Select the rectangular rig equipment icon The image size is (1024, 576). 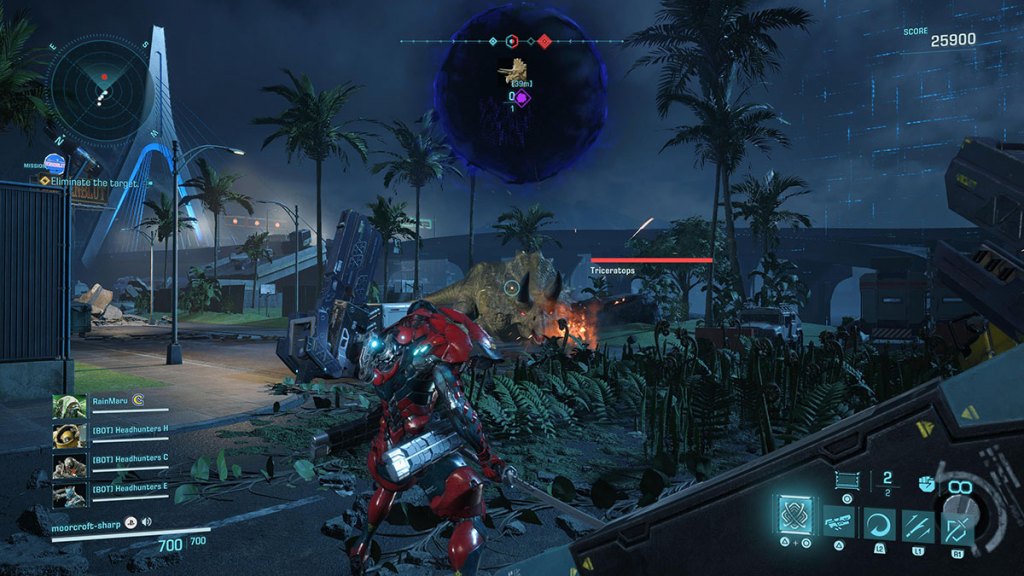tap(847, 480)
